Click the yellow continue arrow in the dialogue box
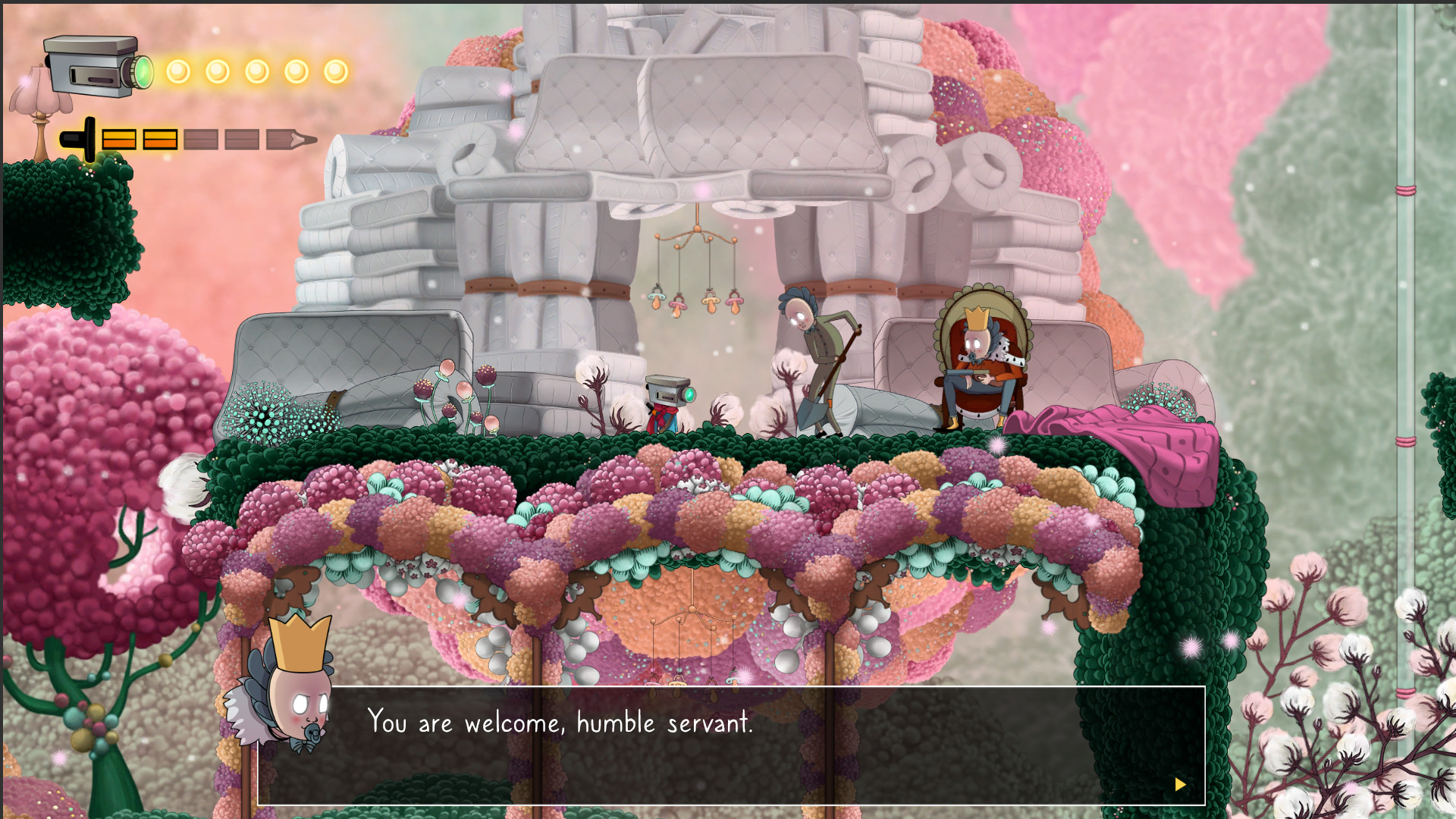Viewport: 1456px width, 819px height. pos(1180,784)
